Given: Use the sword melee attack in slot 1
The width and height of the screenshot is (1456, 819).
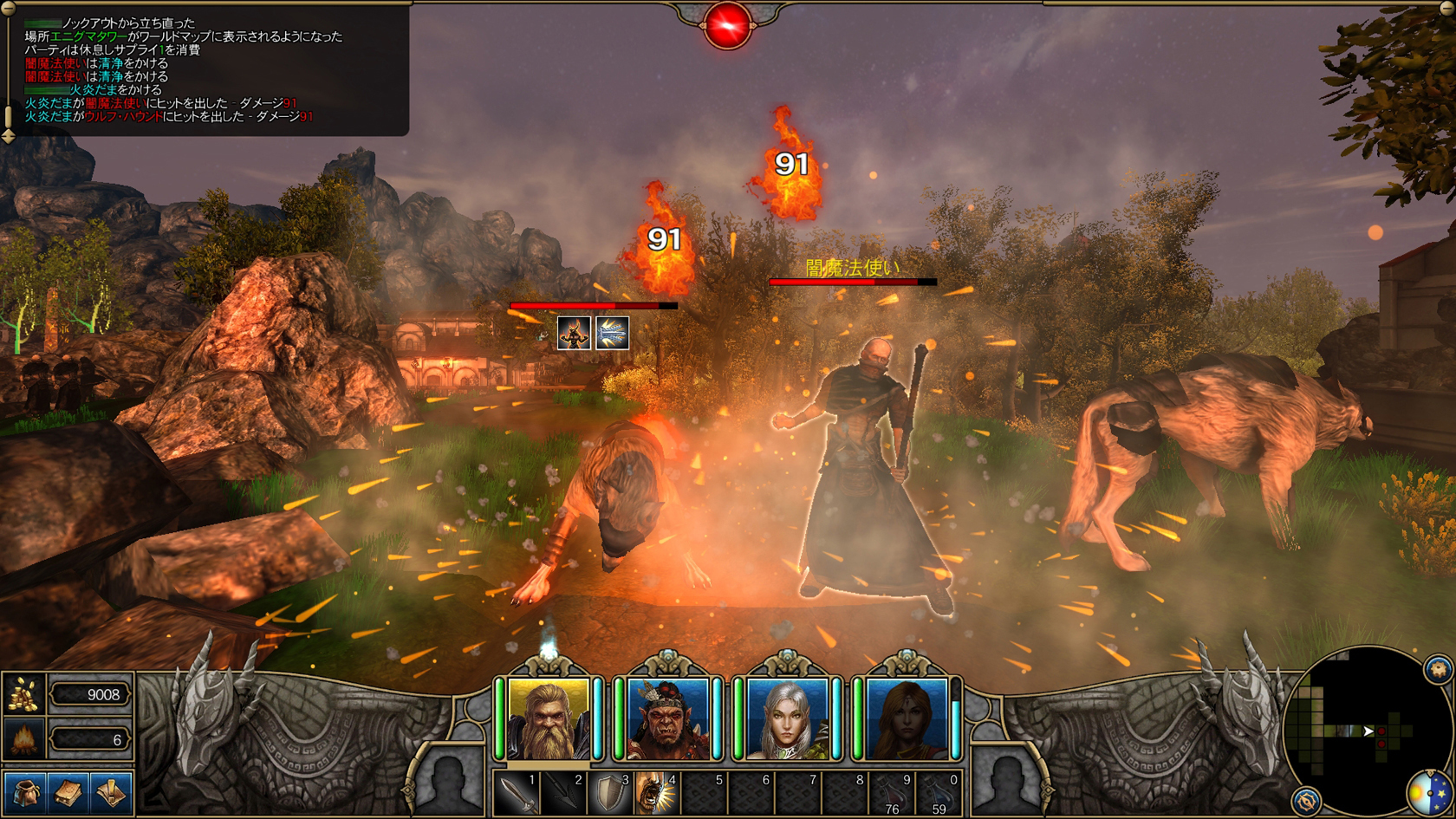Looking at the screenshot, I should 517,793.
